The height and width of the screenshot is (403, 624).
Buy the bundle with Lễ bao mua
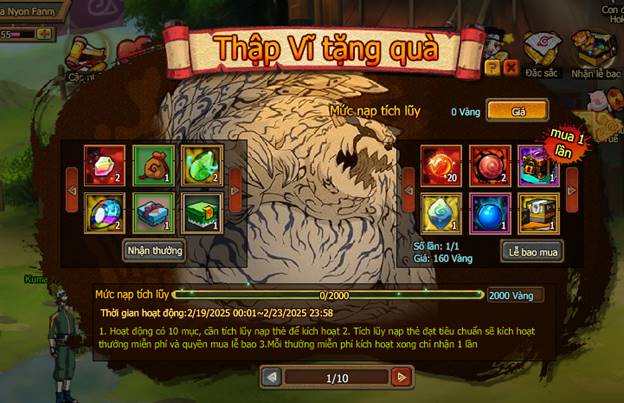[x=531, y=251]
